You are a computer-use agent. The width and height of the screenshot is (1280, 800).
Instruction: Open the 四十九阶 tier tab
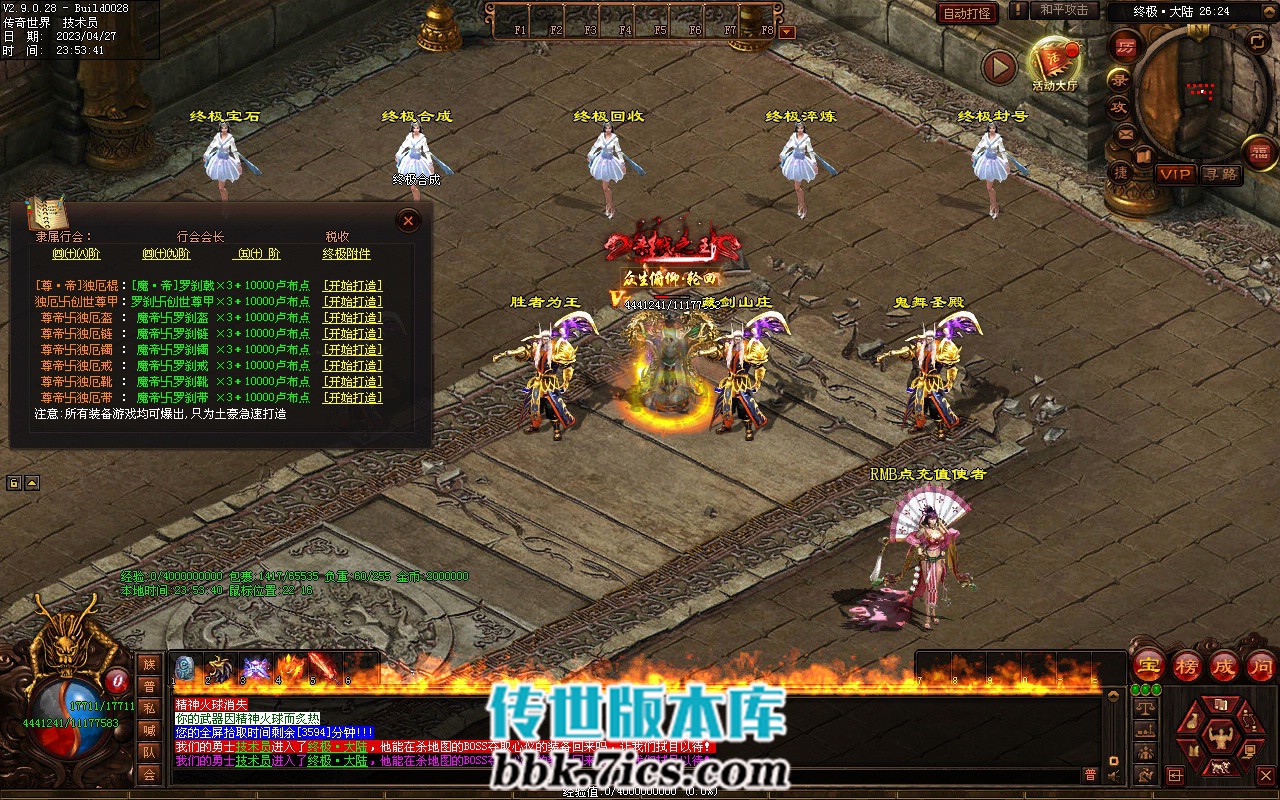point(168,254)
